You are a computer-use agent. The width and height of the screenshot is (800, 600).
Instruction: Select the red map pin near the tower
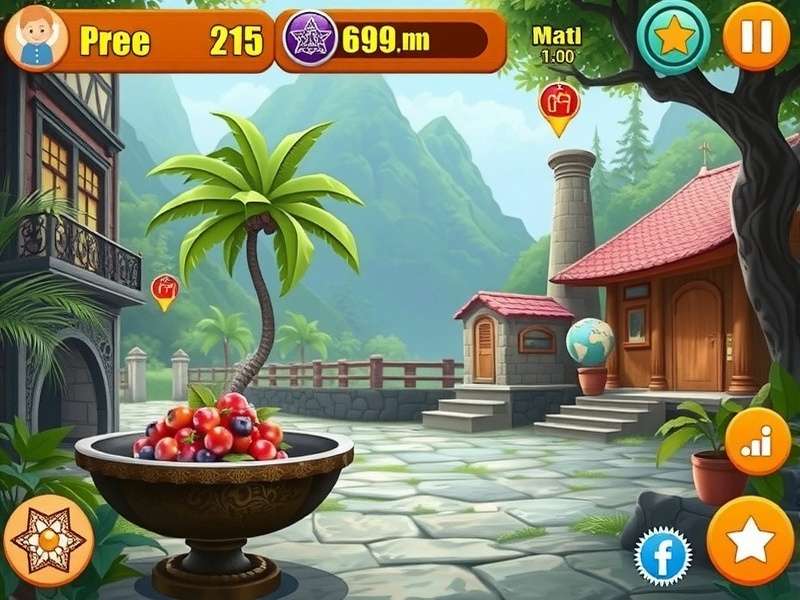[x=558, y=106]
